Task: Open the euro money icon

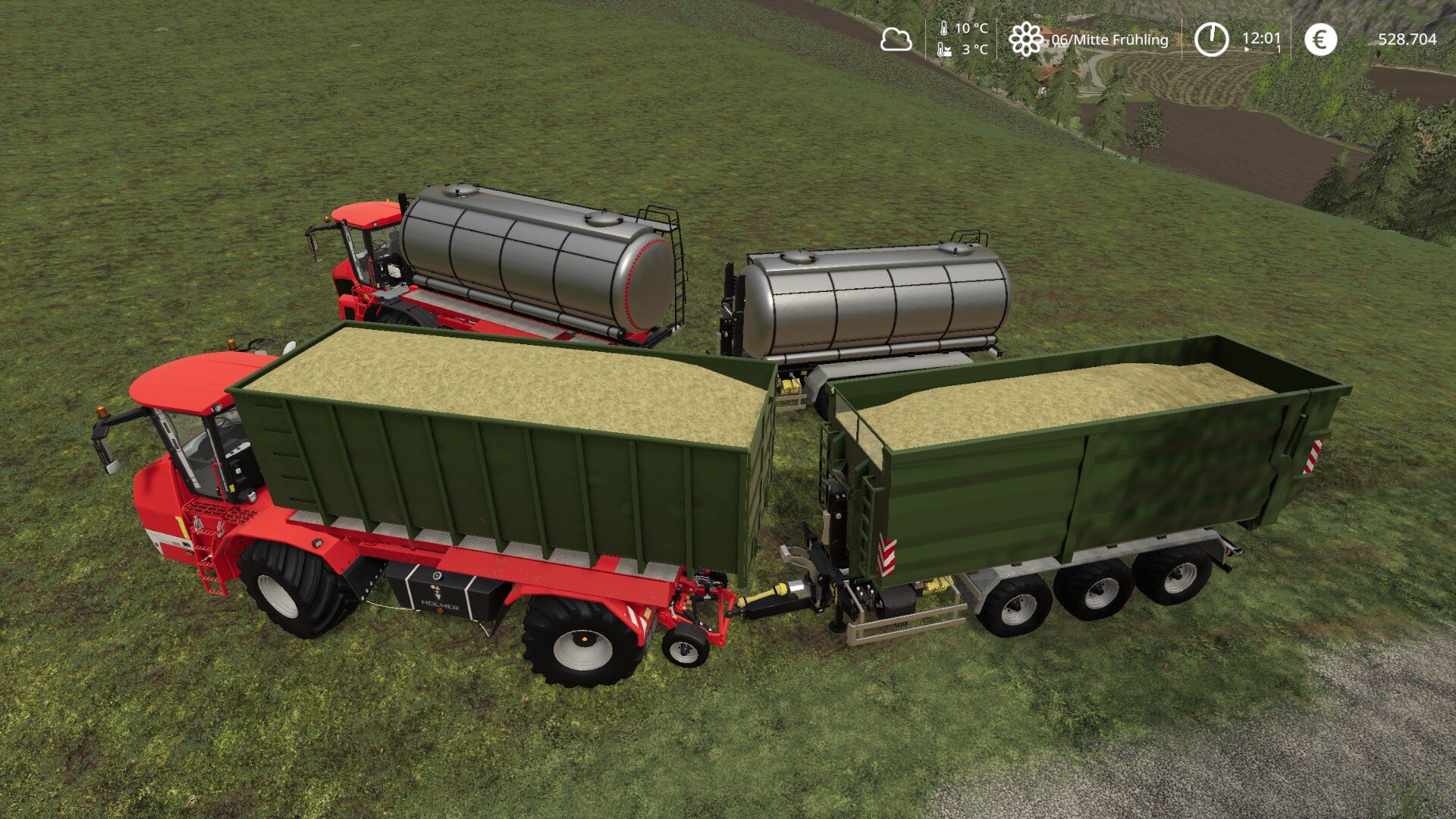Action: point(1320,39)
